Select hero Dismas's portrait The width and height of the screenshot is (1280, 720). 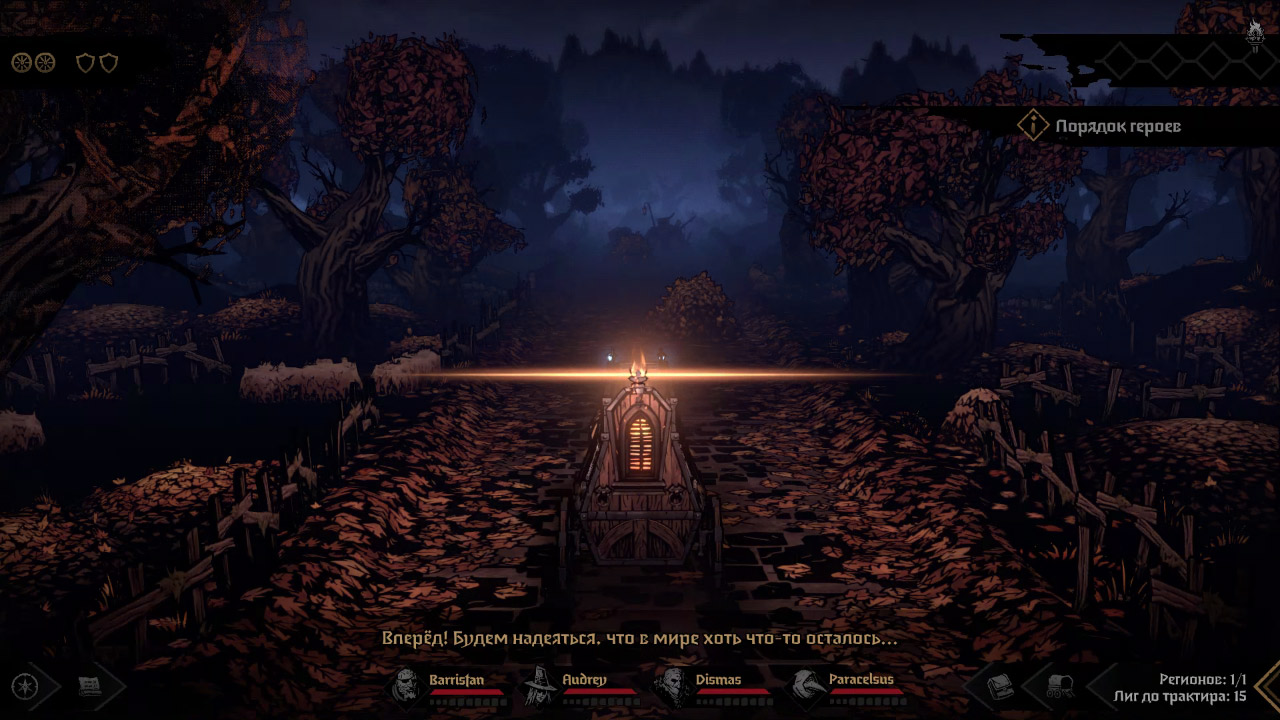[x=671, y=687]
